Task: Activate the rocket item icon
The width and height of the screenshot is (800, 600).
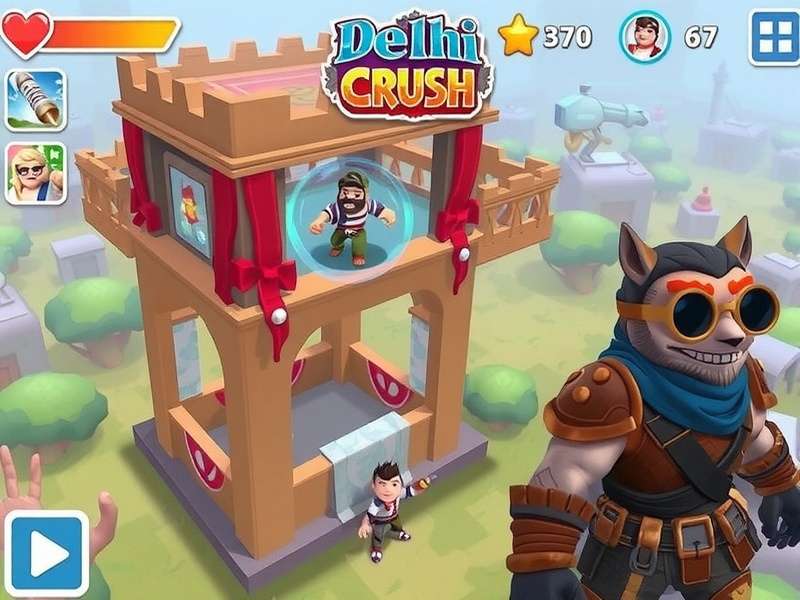Action: click(36, 101)
